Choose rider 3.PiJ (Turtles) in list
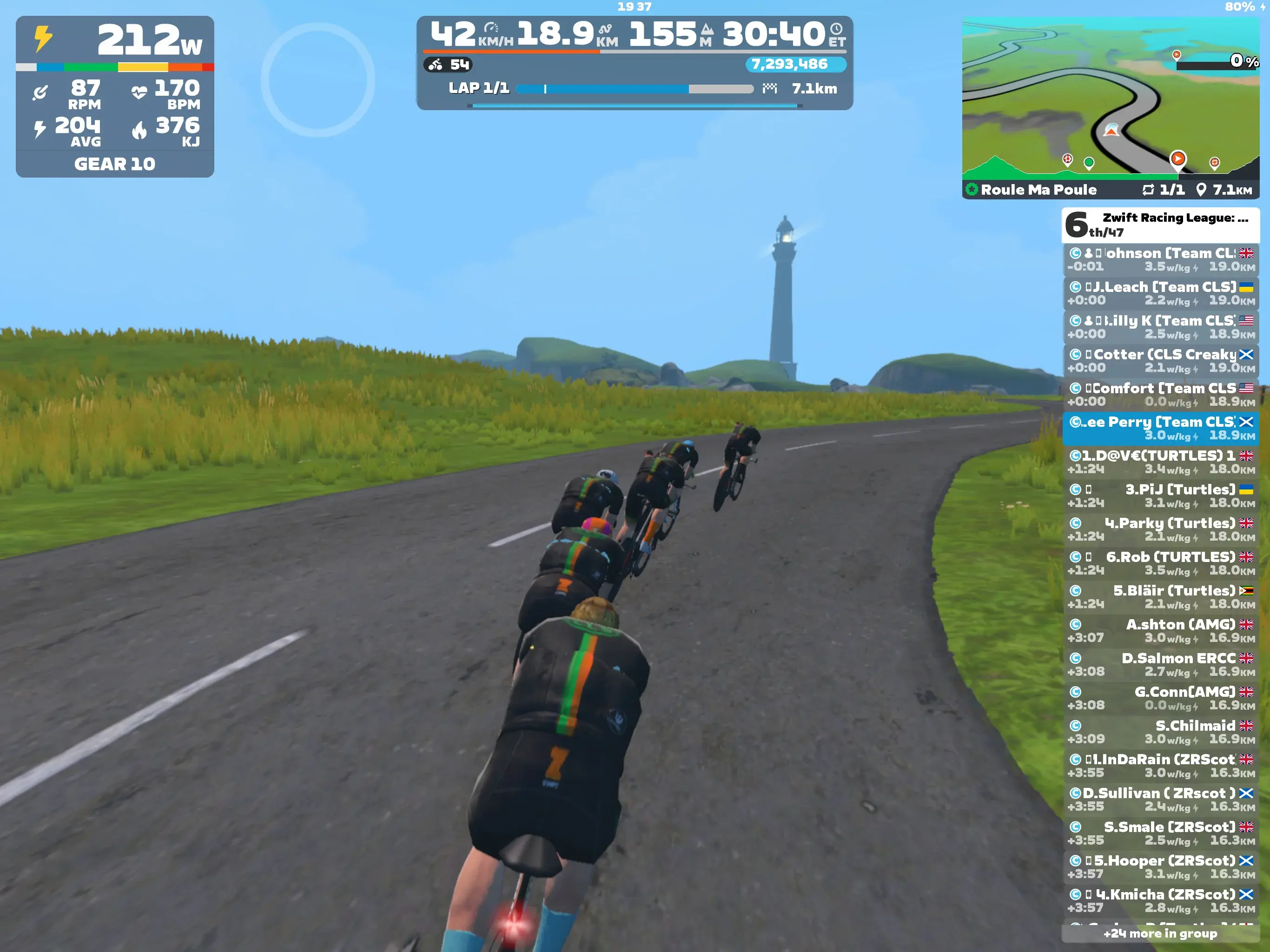 coord(1160,496)
